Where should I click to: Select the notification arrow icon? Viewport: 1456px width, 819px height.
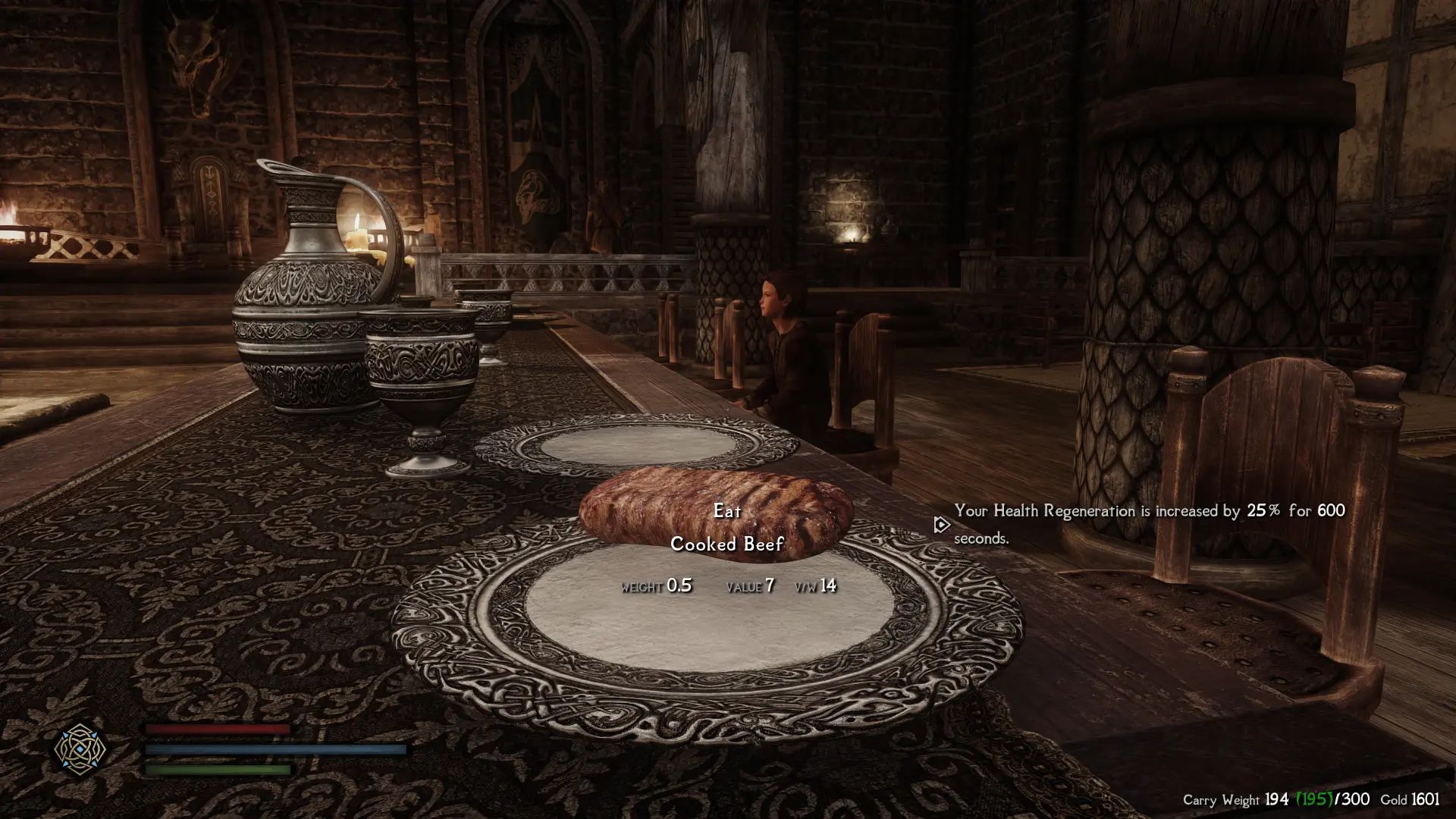[x=940, y=523]
